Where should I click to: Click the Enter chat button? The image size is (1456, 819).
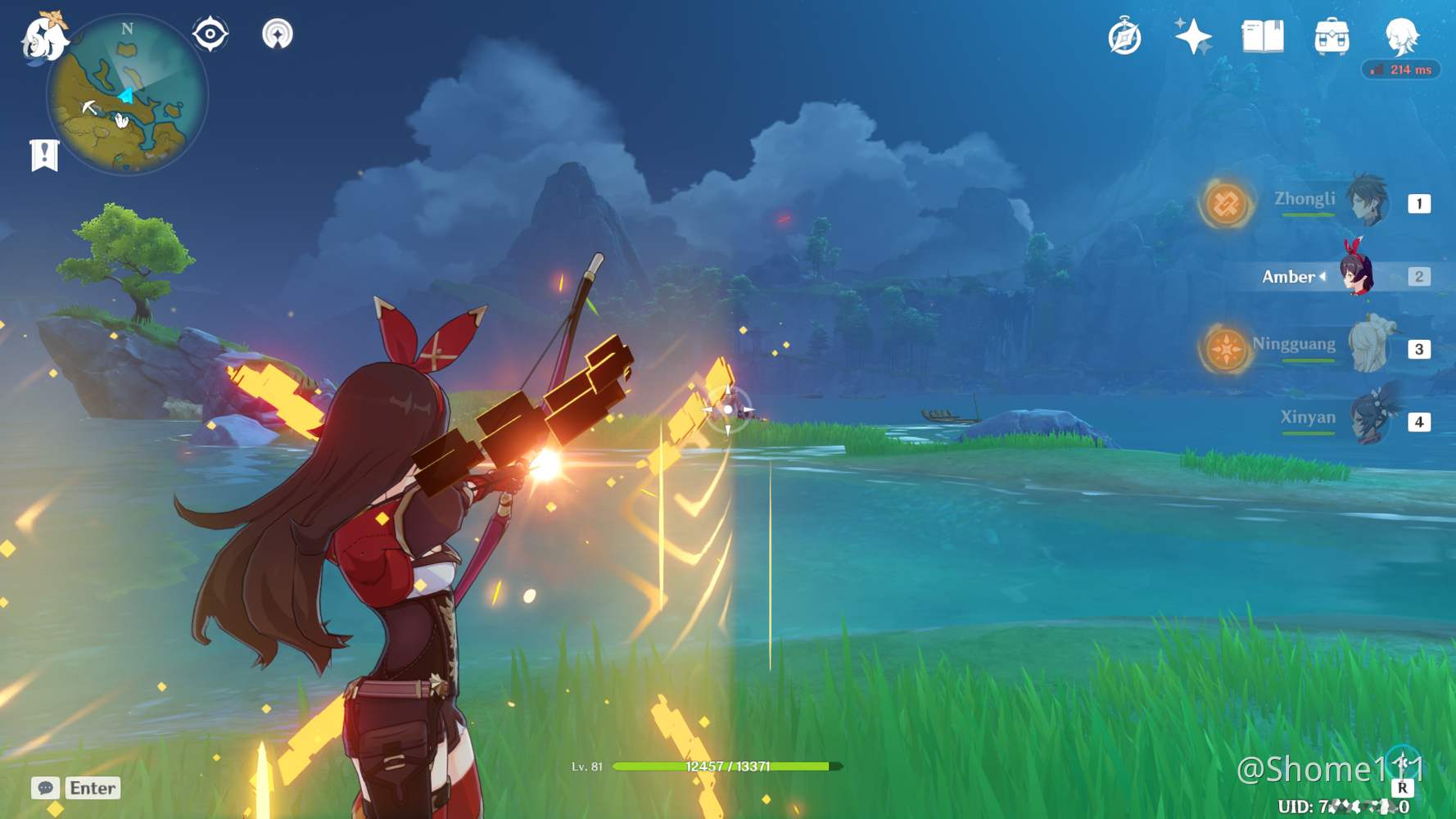(91, 789)
